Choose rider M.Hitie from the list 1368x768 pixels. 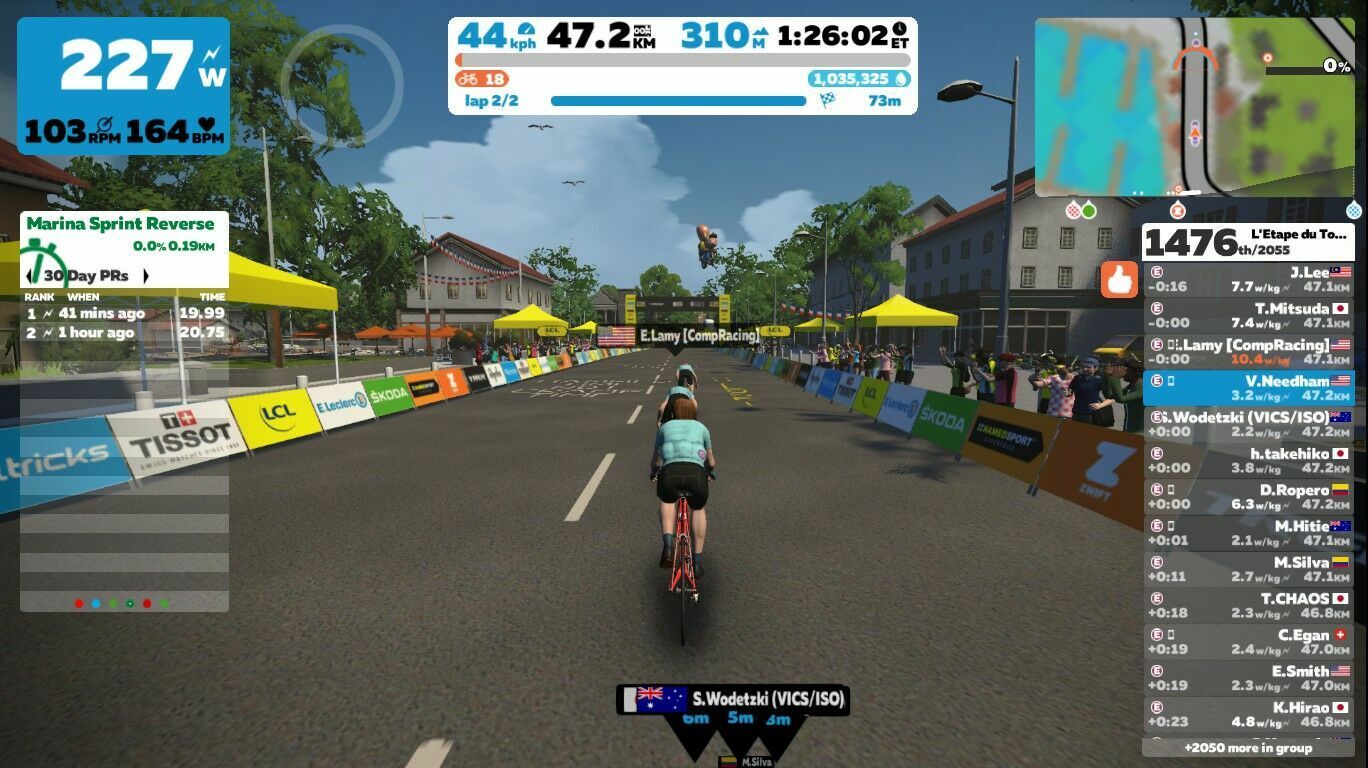pyautogui.click(x=1248, y=533)
